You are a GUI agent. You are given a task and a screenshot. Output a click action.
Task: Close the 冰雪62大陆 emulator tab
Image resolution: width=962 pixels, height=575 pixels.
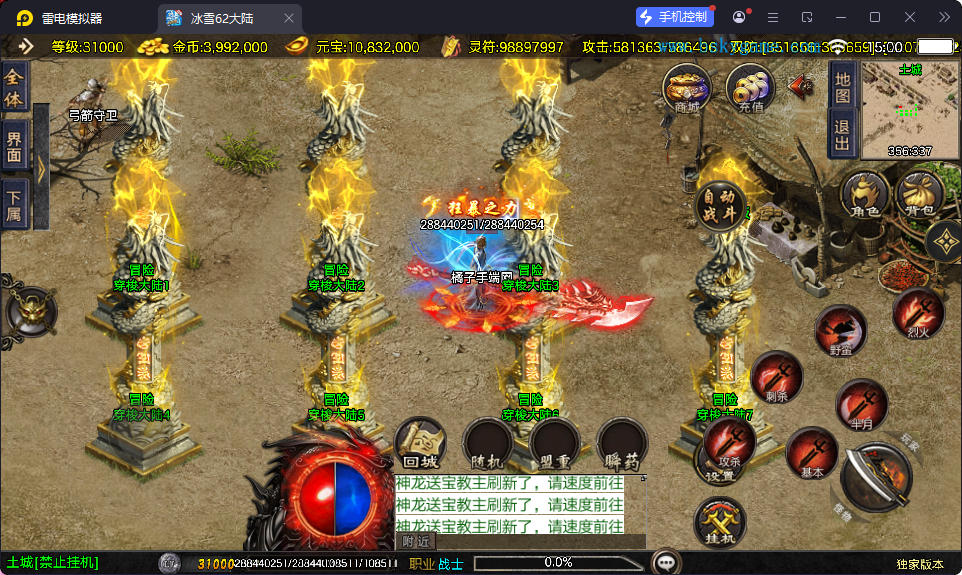pyautogui.click(x=289, y=18)
